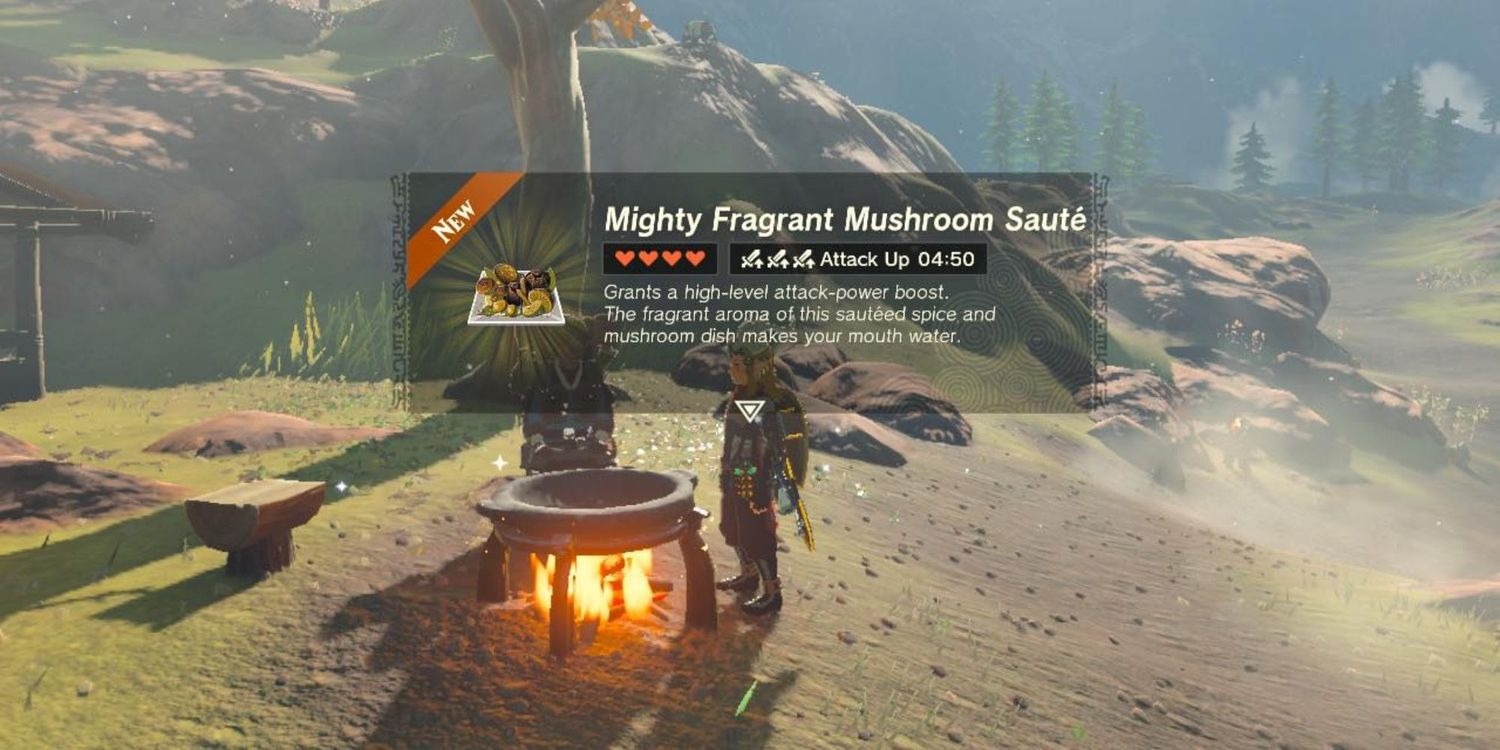Click the third heart icon
The image size is (1500, 750).
[672, 259]
